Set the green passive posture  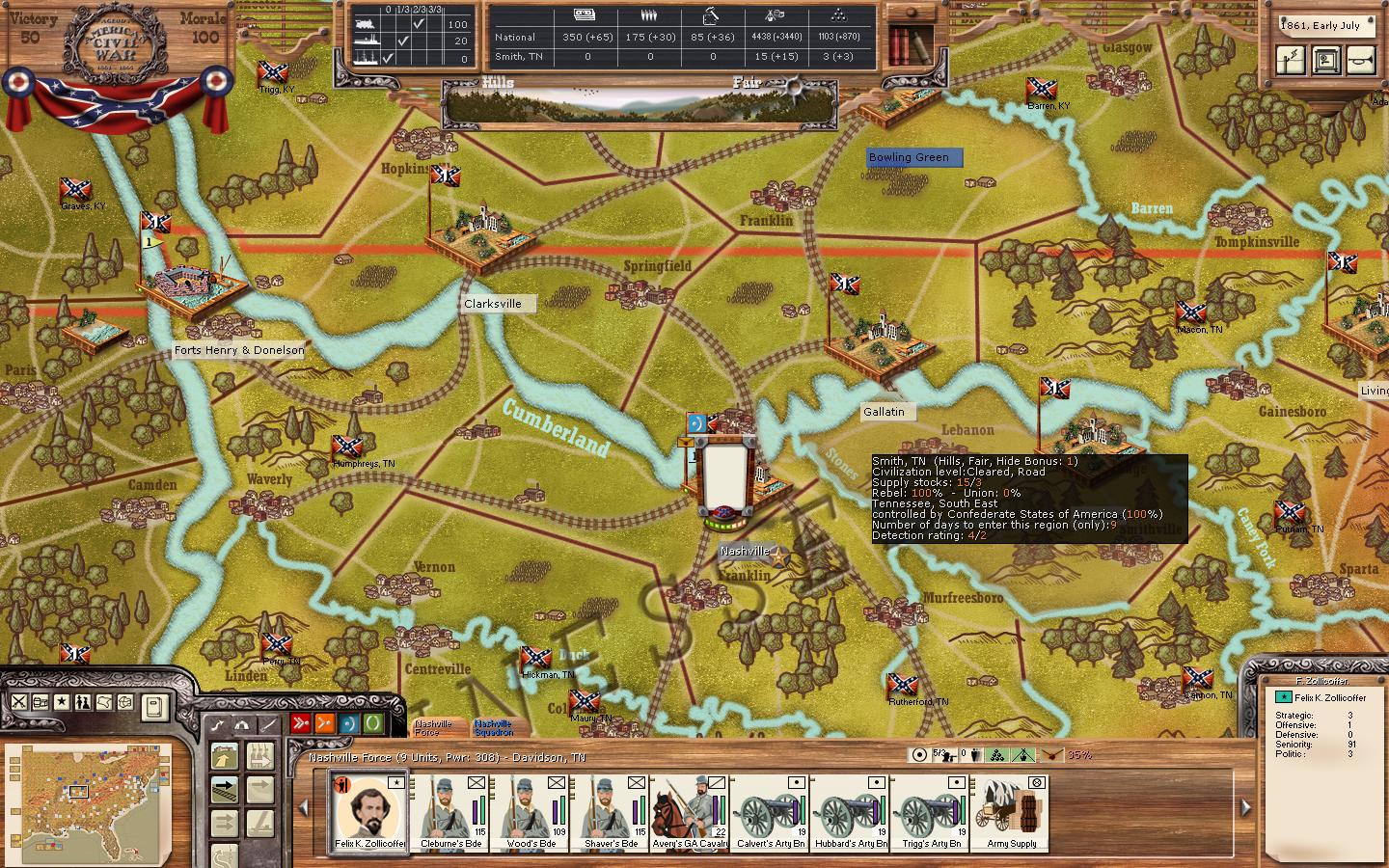(x=372, y=722)
